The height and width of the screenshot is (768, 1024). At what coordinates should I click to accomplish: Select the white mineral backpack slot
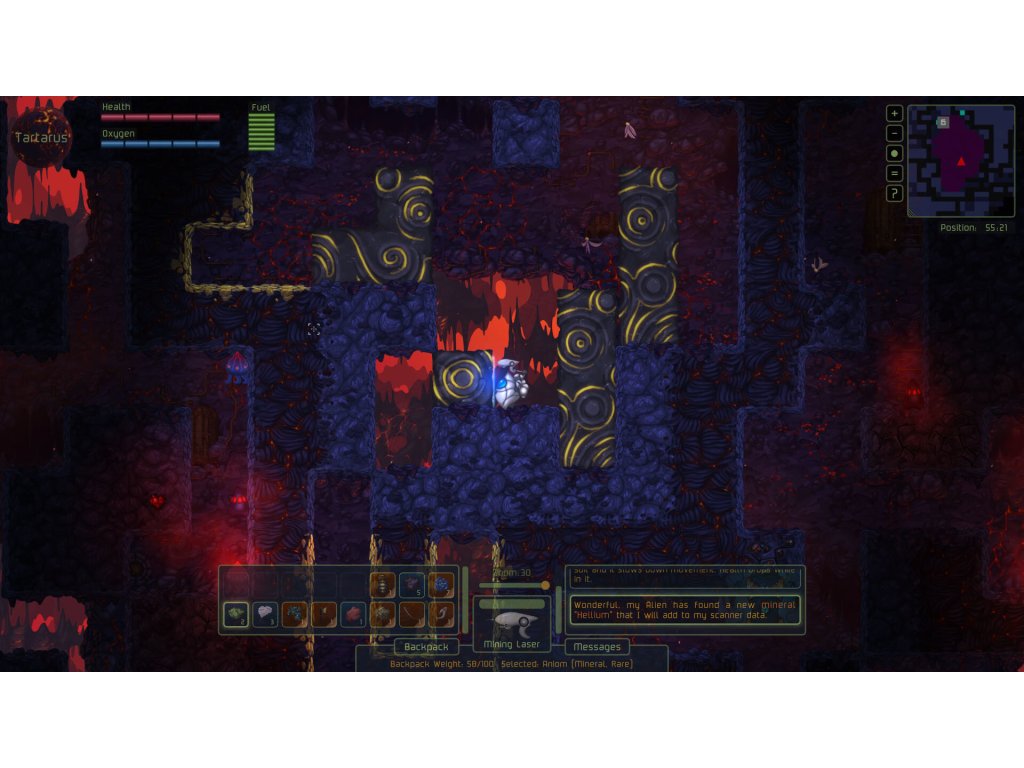point(265,614)
